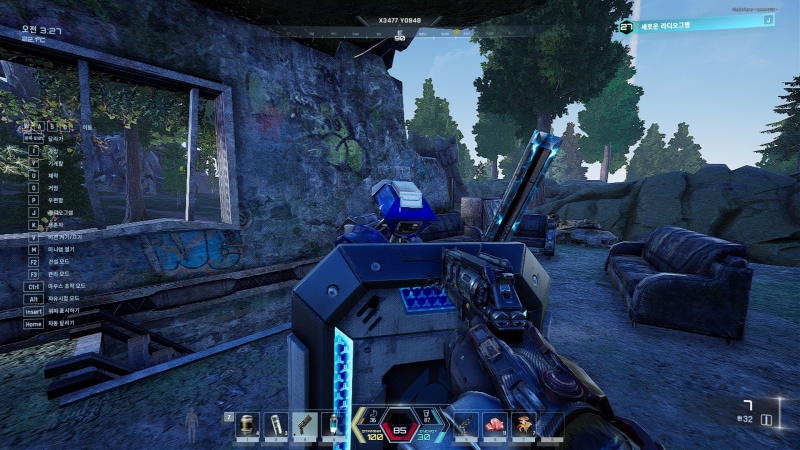Select the blue liquid vial in hotbar slot 4

click(x=332, y=425)
